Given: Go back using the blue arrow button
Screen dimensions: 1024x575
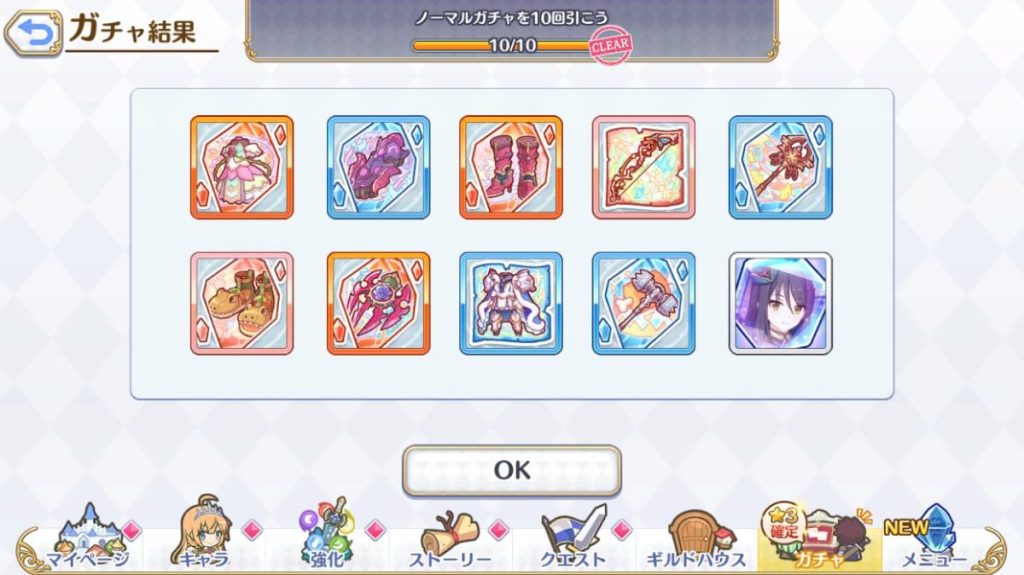Looking at the screenshot, I should (x=32, y=33).
